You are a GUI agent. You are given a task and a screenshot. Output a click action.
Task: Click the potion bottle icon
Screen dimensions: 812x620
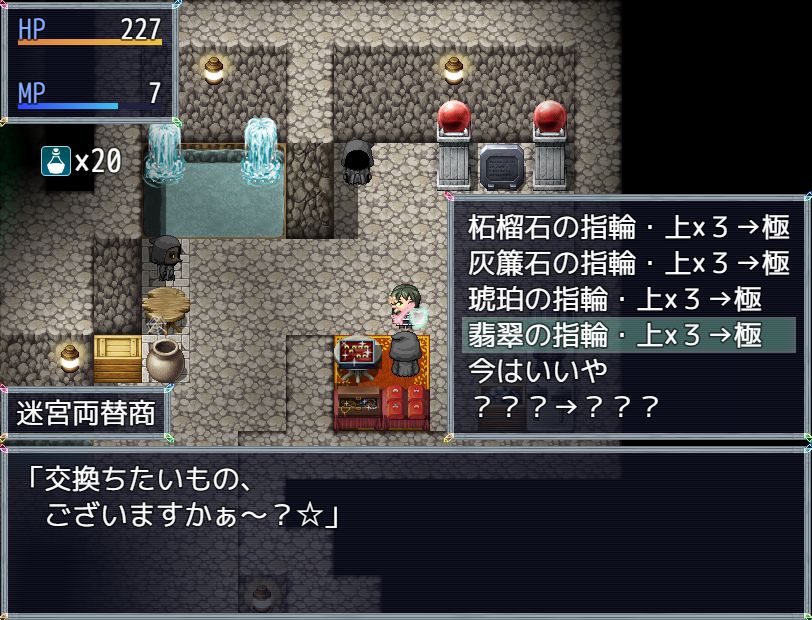[55, 160]
